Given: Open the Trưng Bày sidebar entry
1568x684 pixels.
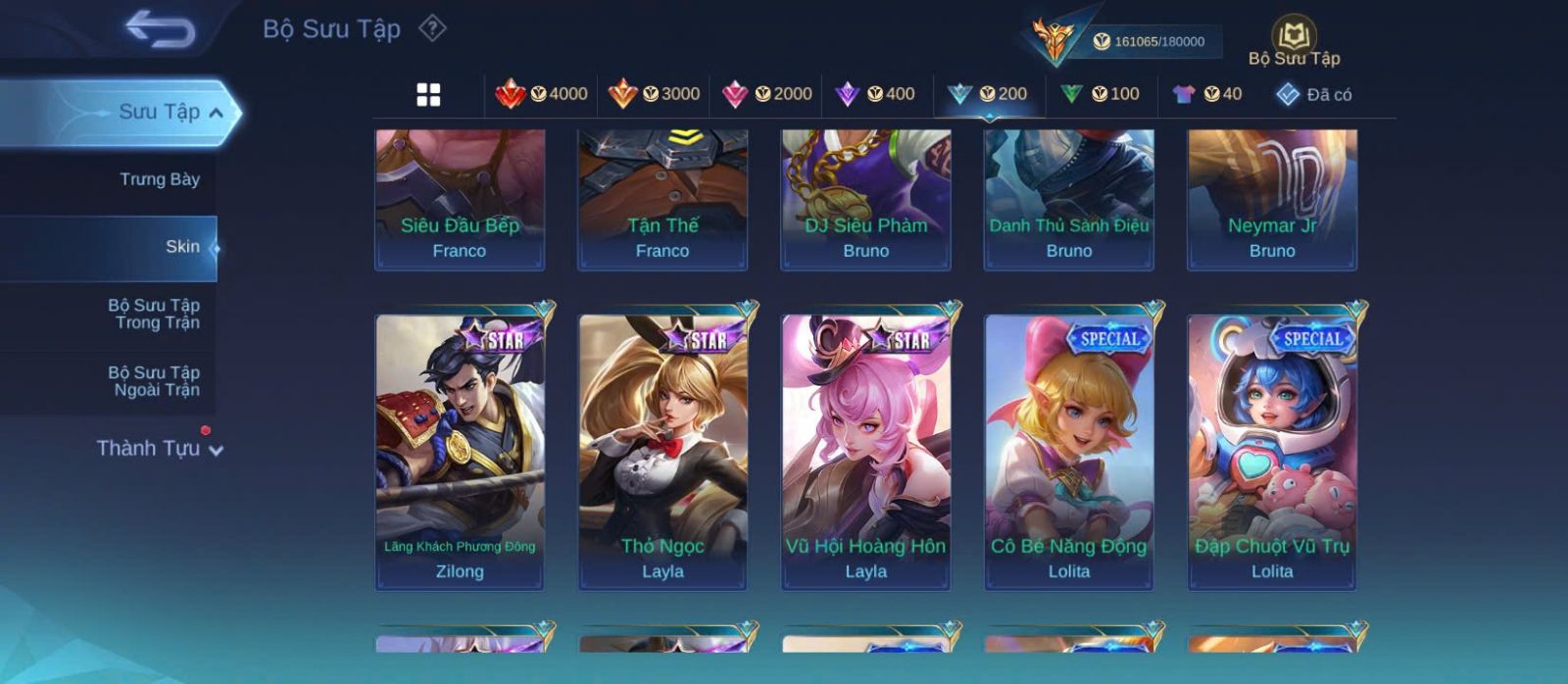Looking at the screenshot, I should point(159,179).
